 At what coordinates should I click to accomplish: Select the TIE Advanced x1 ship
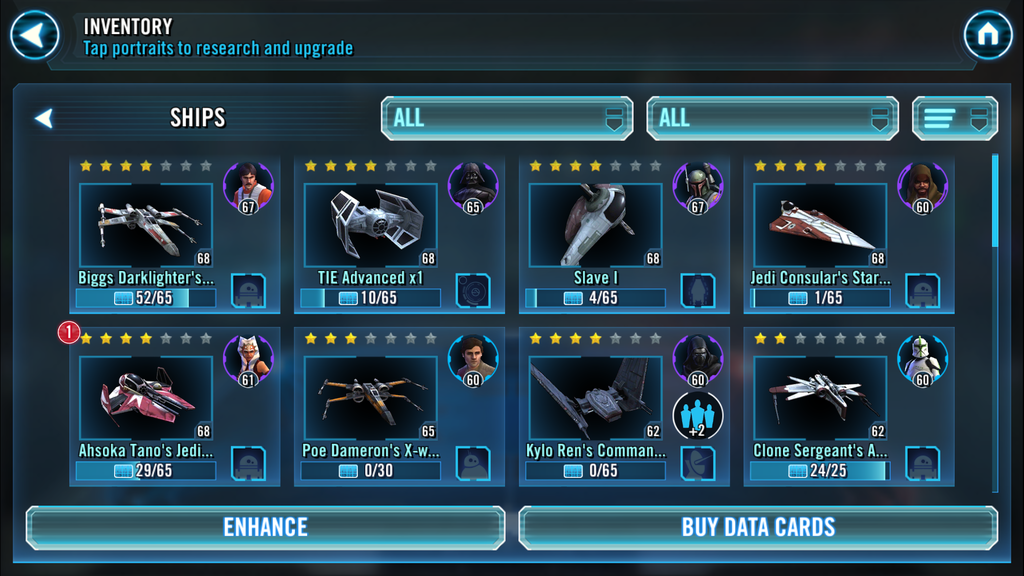371,225
